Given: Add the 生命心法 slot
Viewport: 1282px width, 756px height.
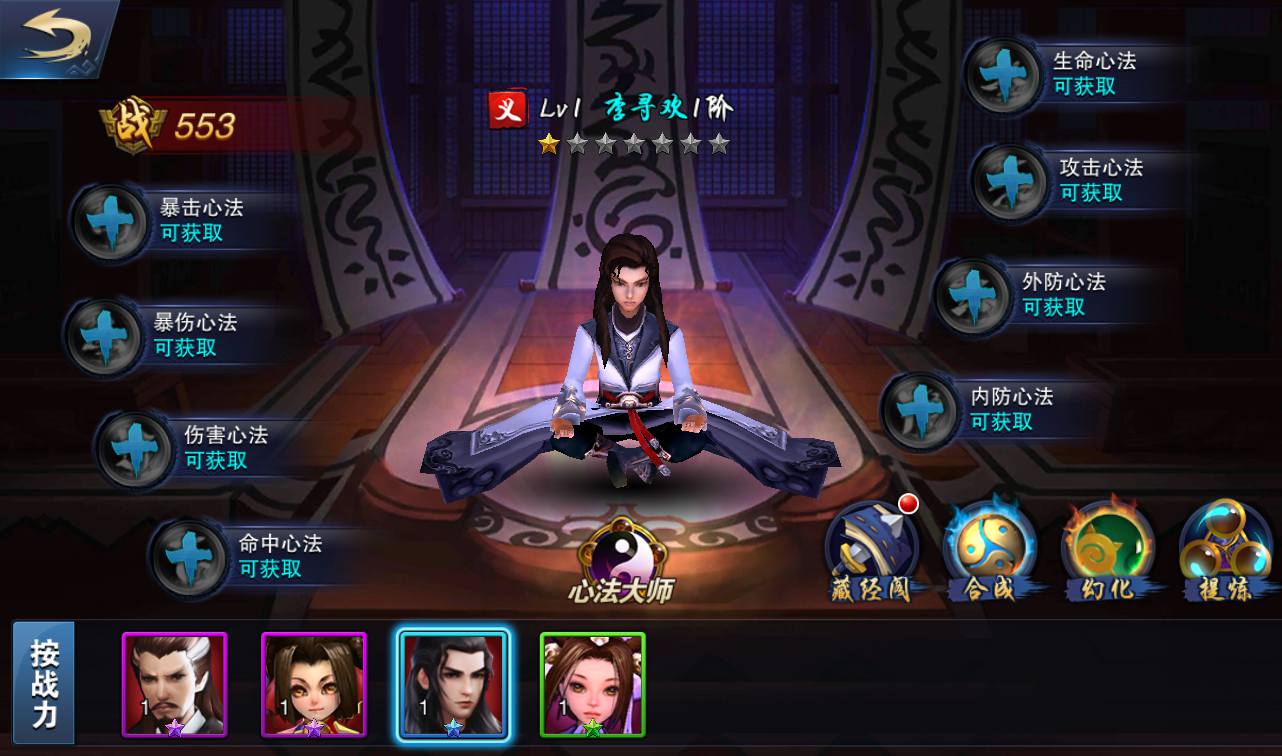Looking at the screenshot, I should [x=1003, y=75].
